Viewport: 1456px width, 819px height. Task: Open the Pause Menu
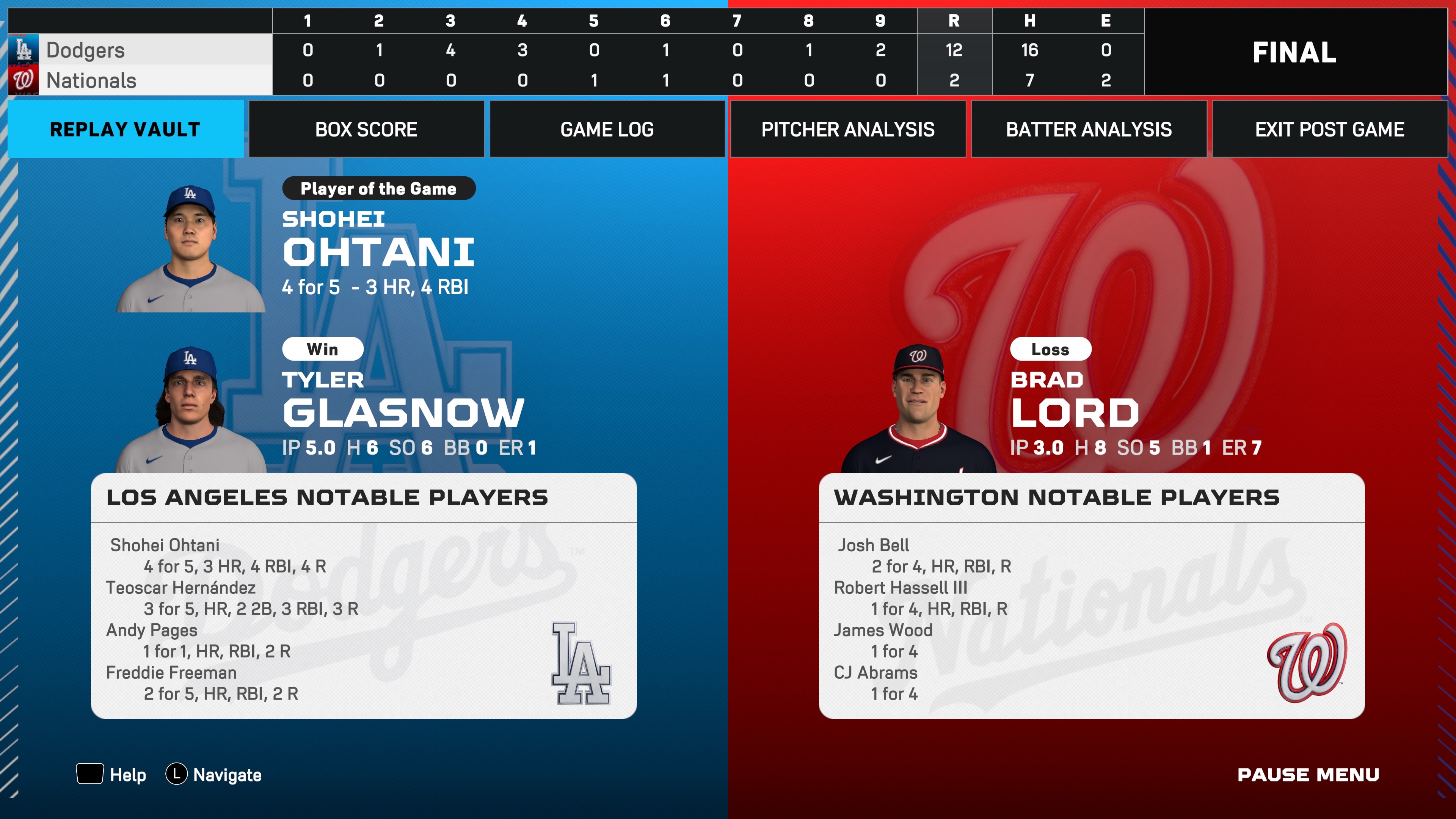pos(1308,774)
